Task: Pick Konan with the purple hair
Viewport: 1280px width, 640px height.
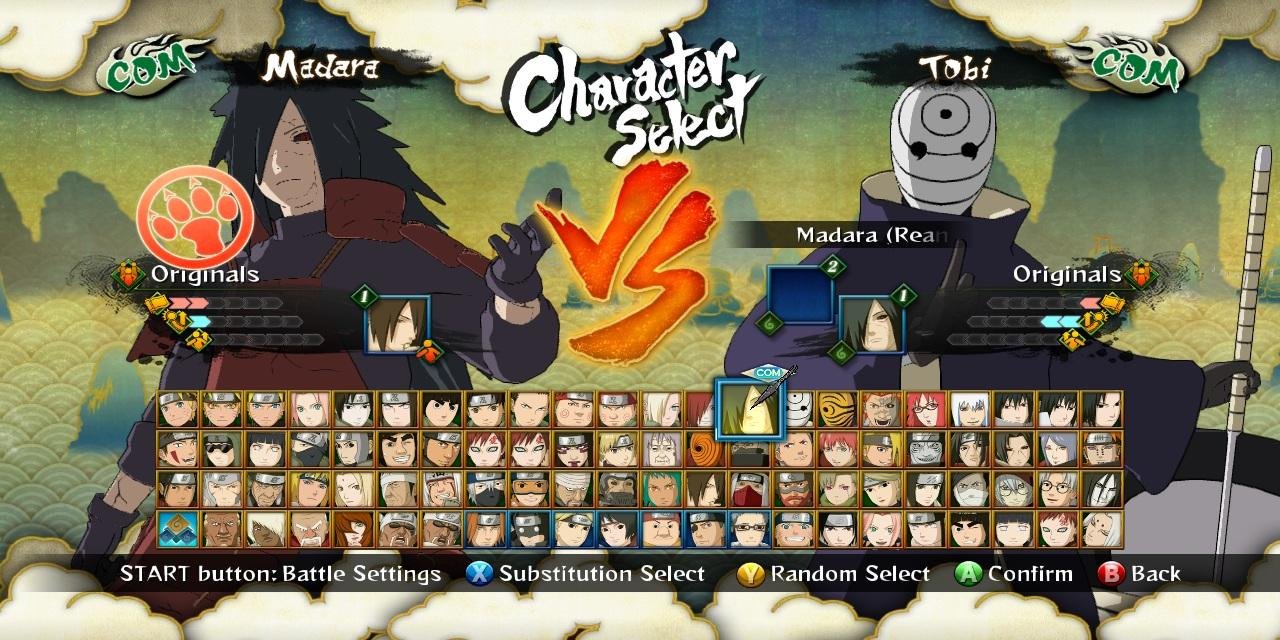Action: point(1058,449)
